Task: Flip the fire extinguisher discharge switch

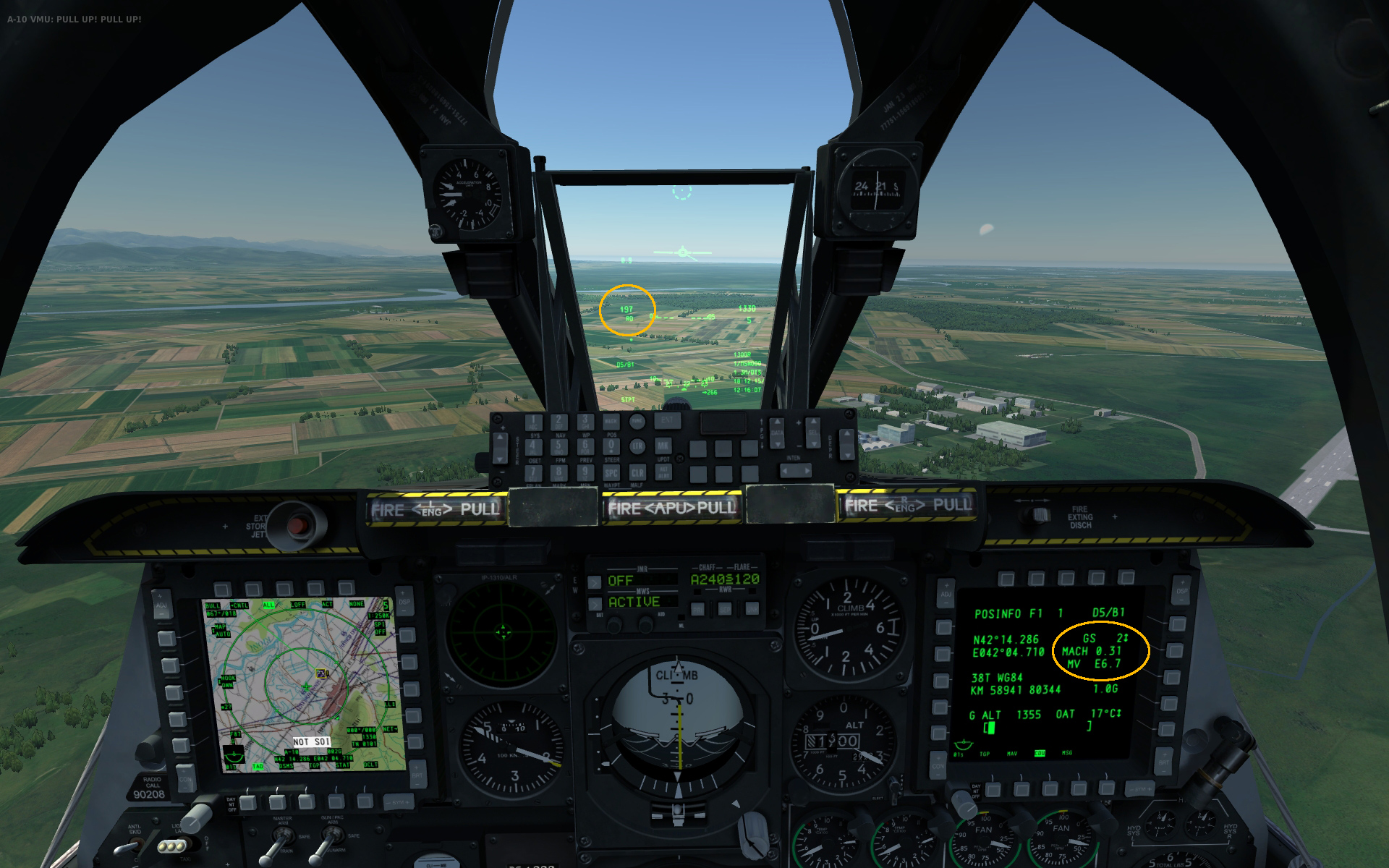Action: tap(1041, 514)
